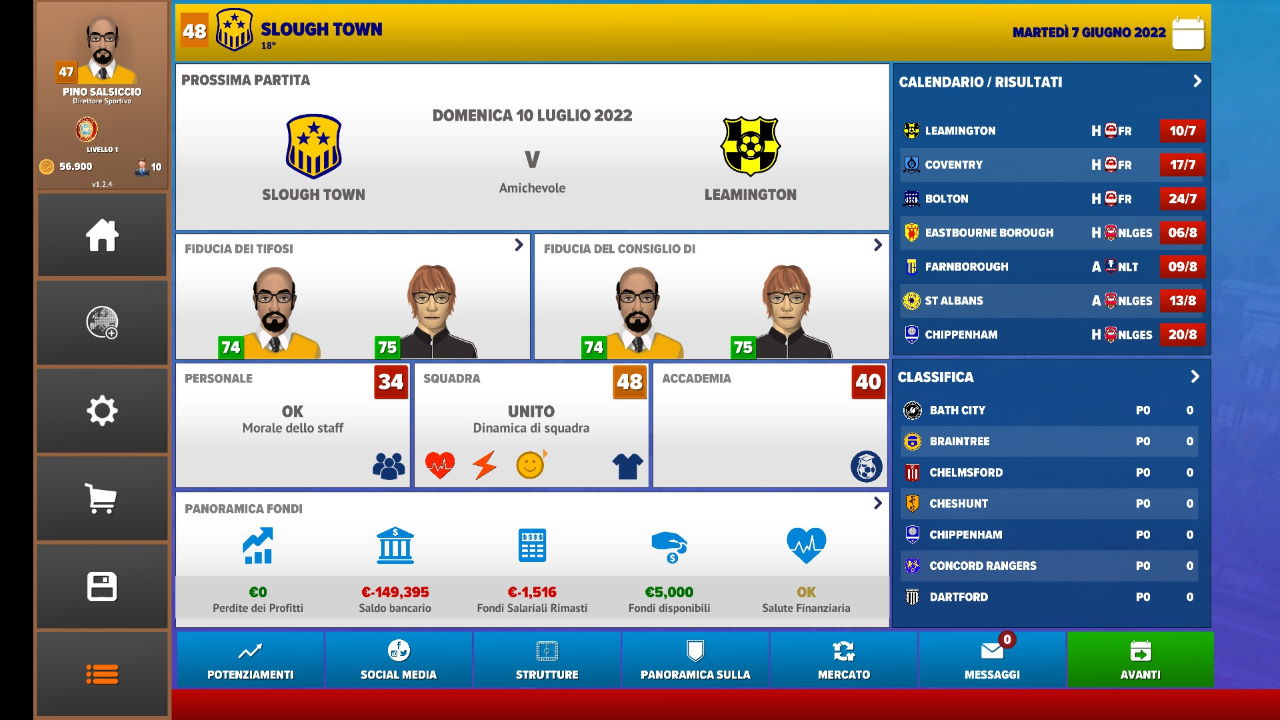Open the Panoramica Sulla overview button
The image size is (1280, 720).
(695, 659)
